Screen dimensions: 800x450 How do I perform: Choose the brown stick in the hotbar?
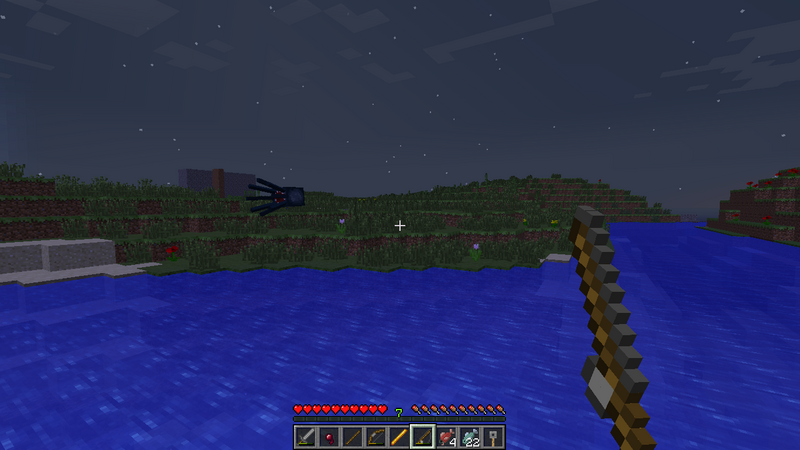(x=352, y=437)
